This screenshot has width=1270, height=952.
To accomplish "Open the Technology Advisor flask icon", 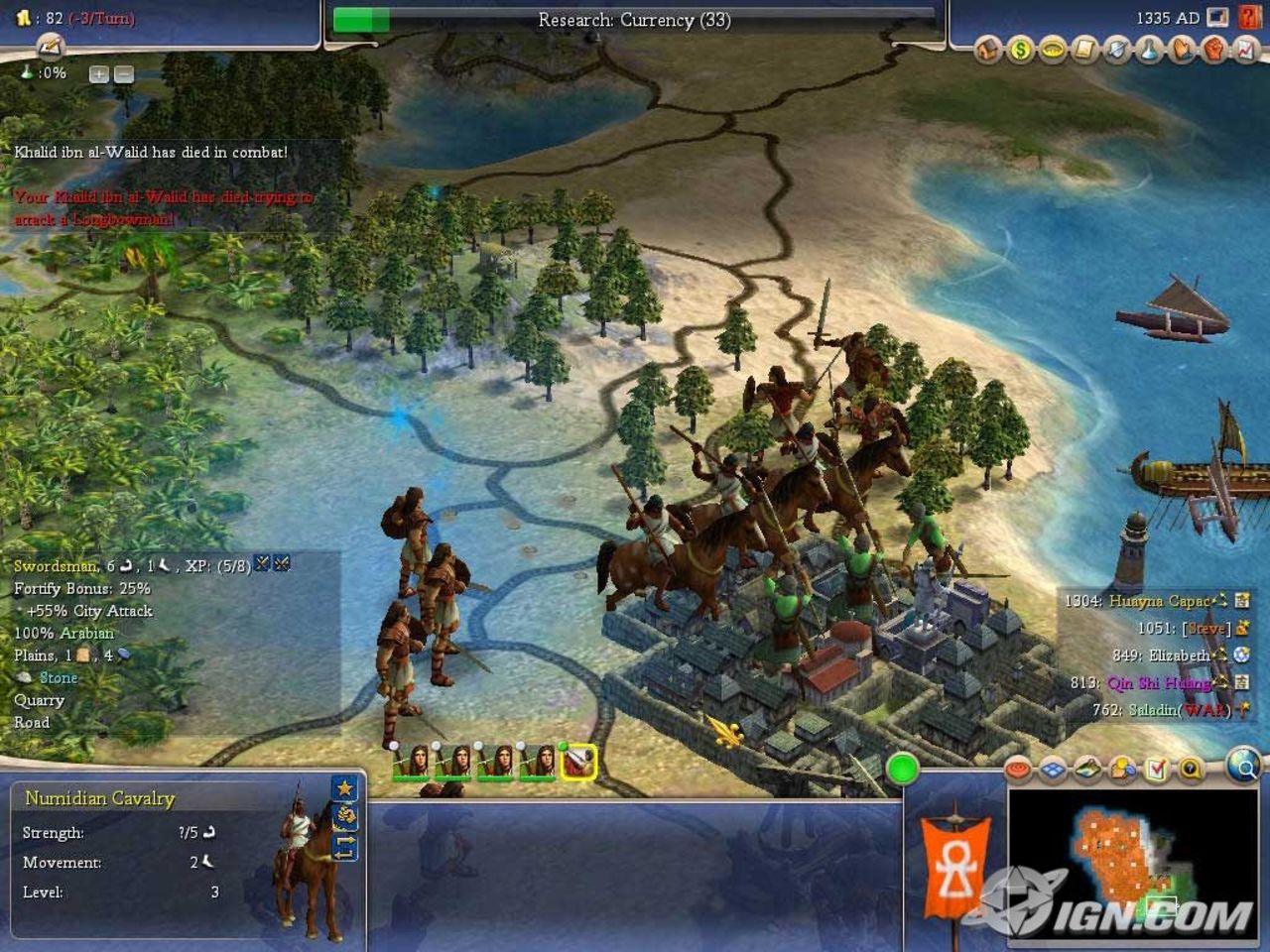I will [1149, 49].
